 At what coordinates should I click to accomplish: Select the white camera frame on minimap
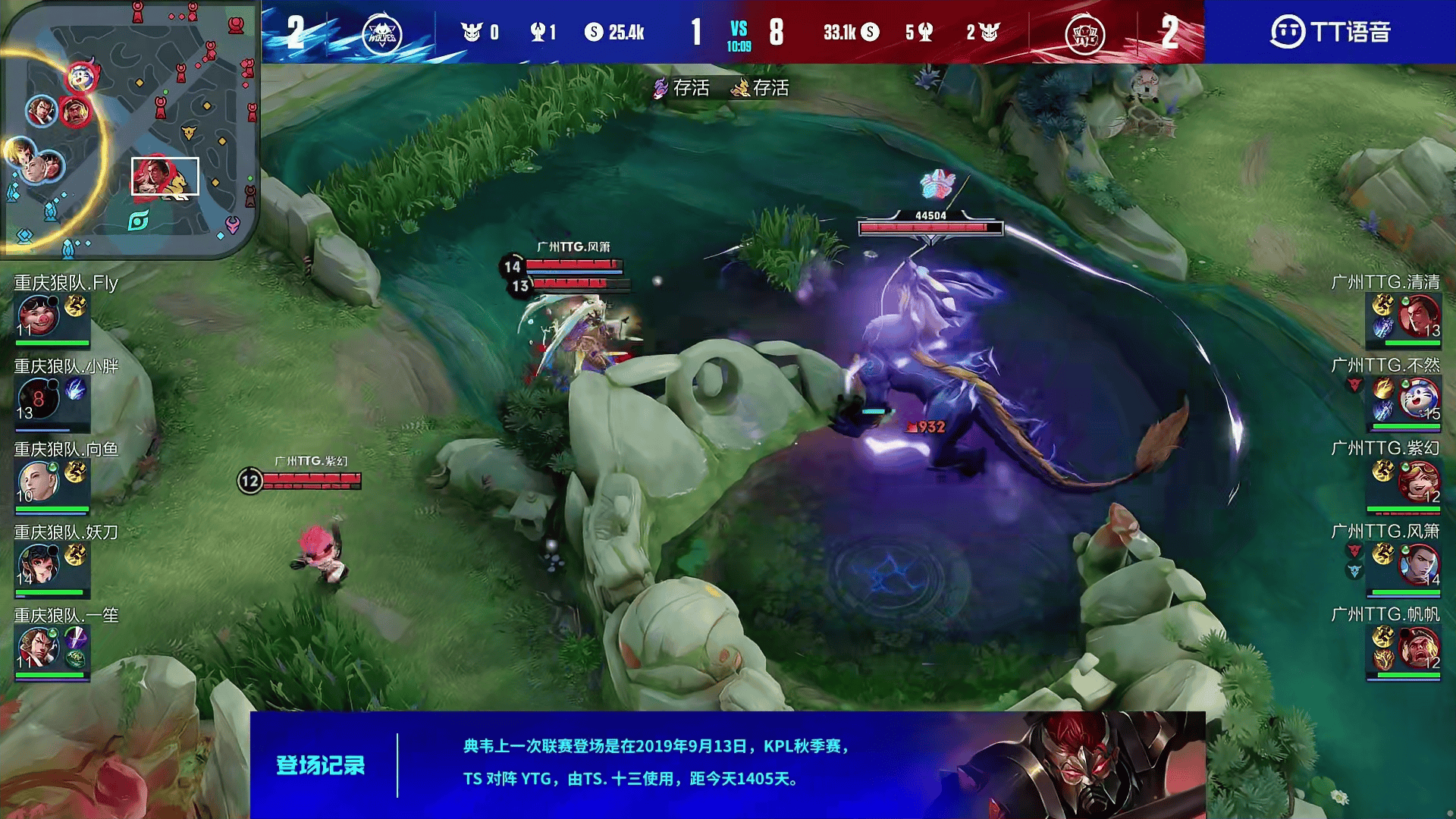point(165,176)
